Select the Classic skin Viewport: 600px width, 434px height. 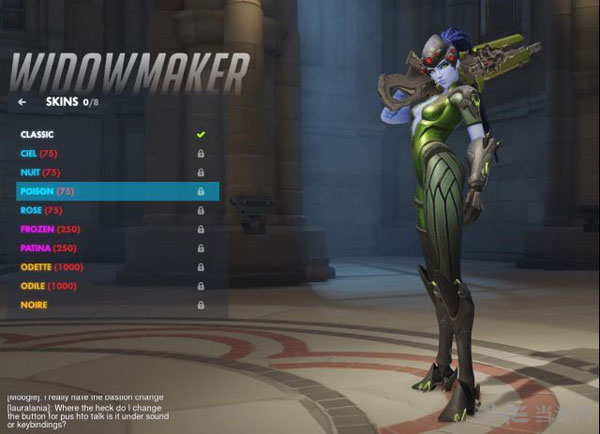(x=37, y=134)
